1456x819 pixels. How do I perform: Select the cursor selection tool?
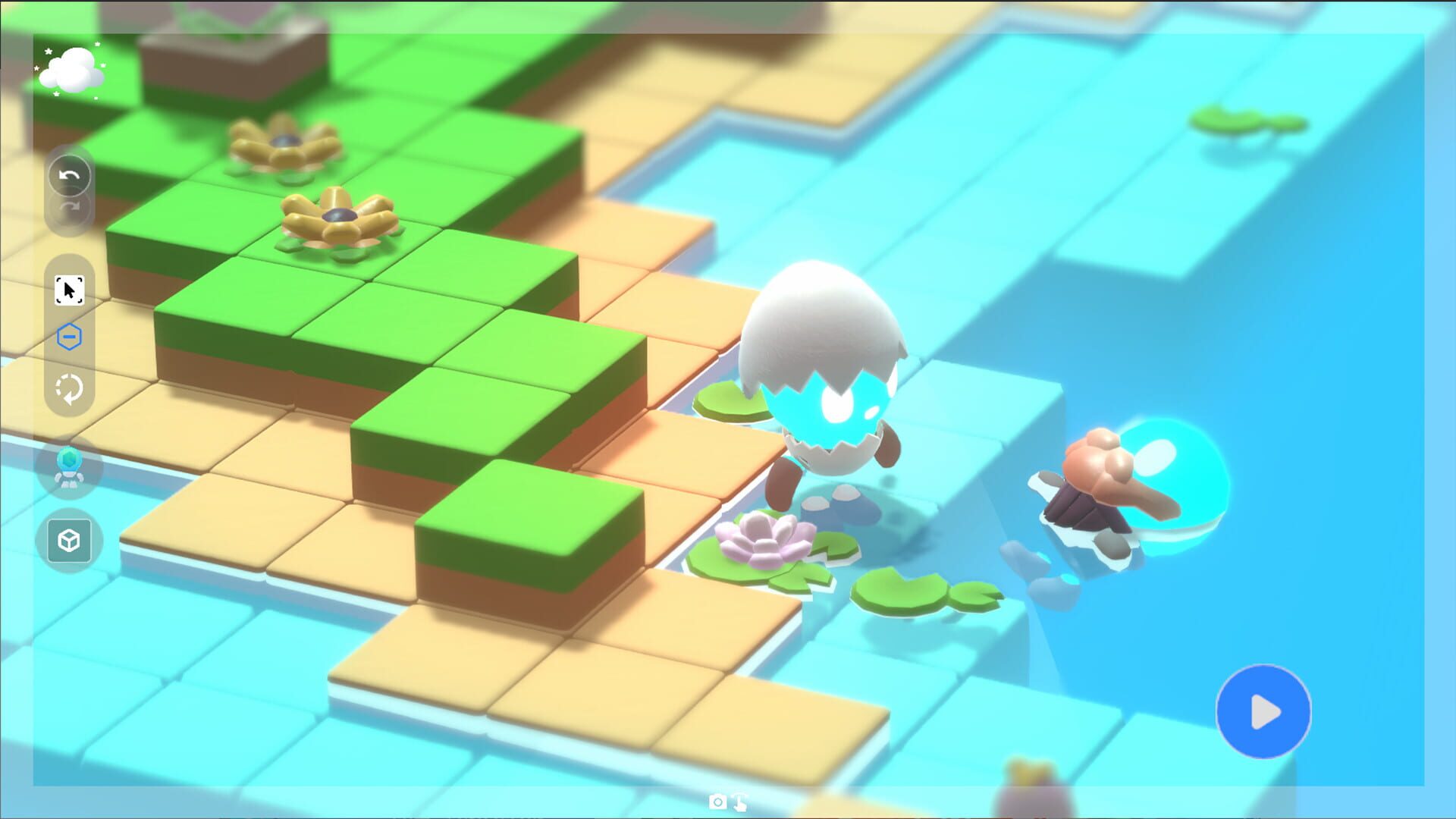click(x=68, y=290)
